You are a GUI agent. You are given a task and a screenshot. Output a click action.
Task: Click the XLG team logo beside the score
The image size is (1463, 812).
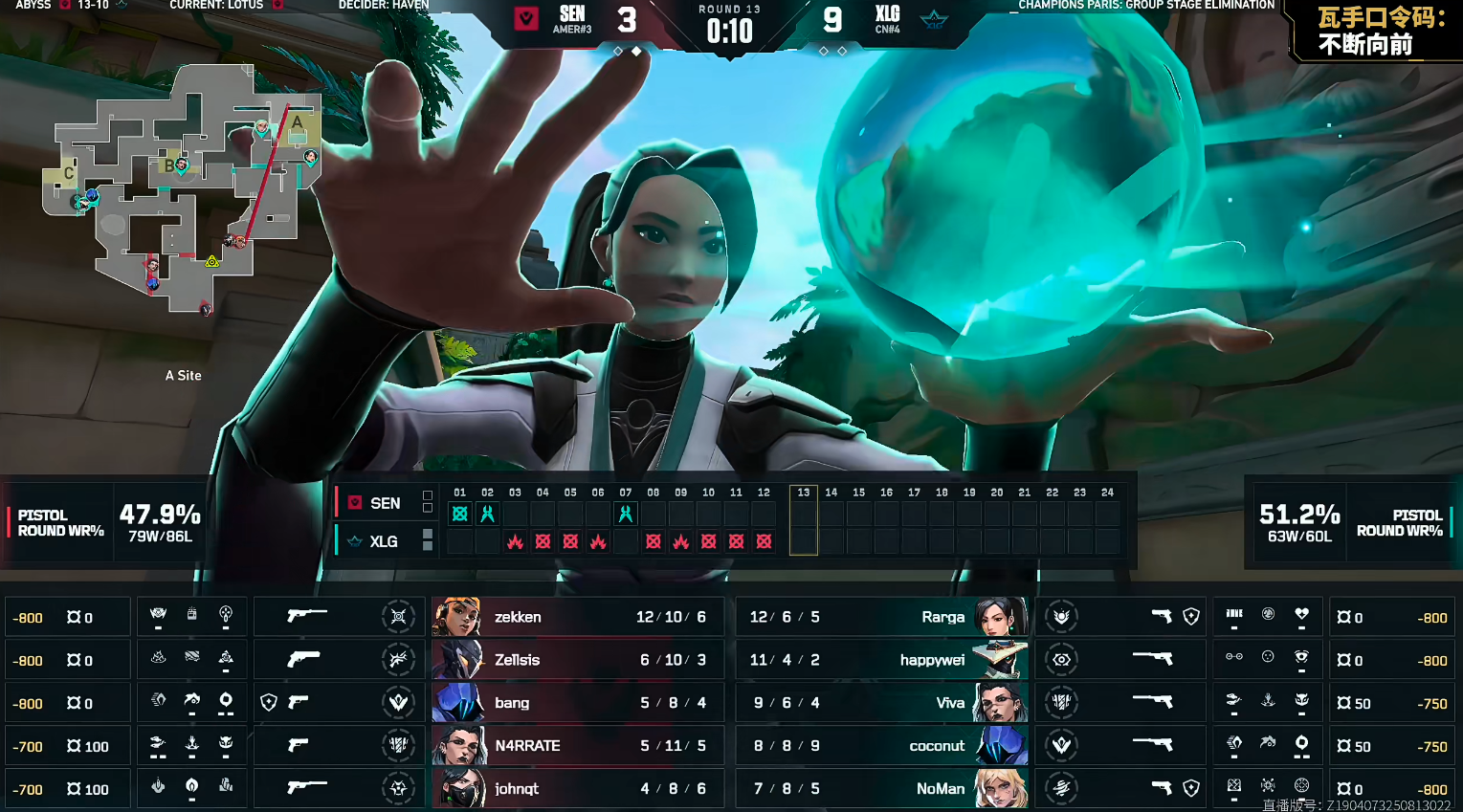click(x=933, y=18)
